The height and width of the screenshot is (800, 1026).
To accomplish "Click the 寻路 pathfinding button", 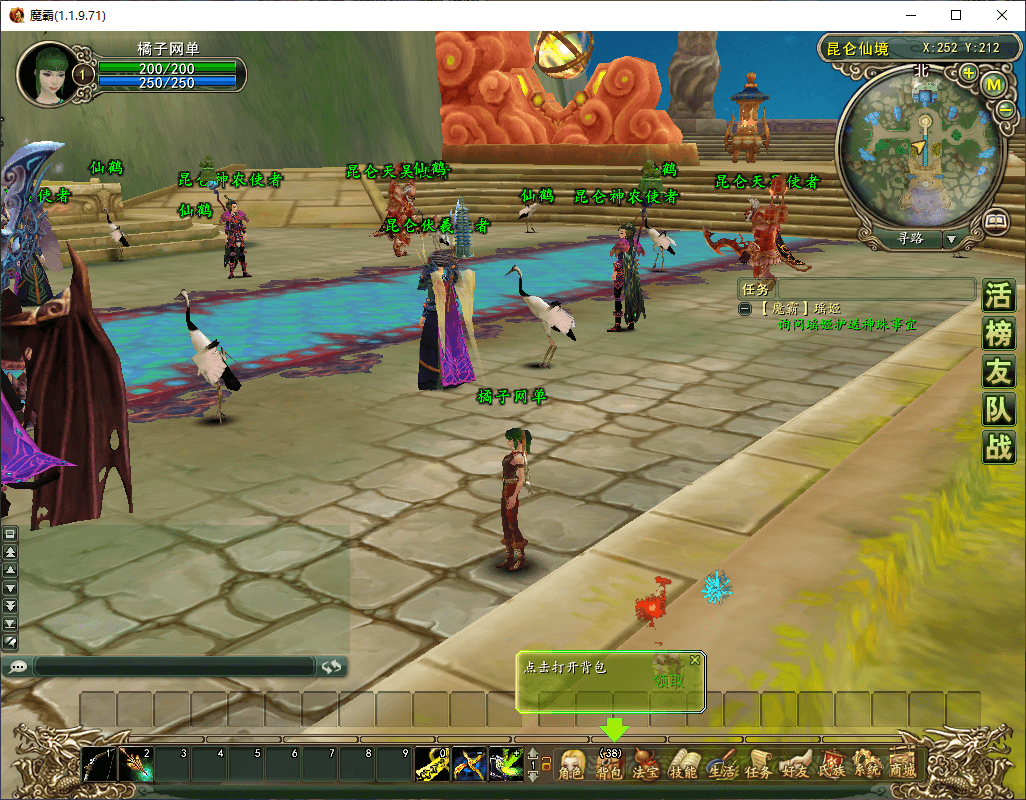I will pyautogui.click(x=910, y=239).
